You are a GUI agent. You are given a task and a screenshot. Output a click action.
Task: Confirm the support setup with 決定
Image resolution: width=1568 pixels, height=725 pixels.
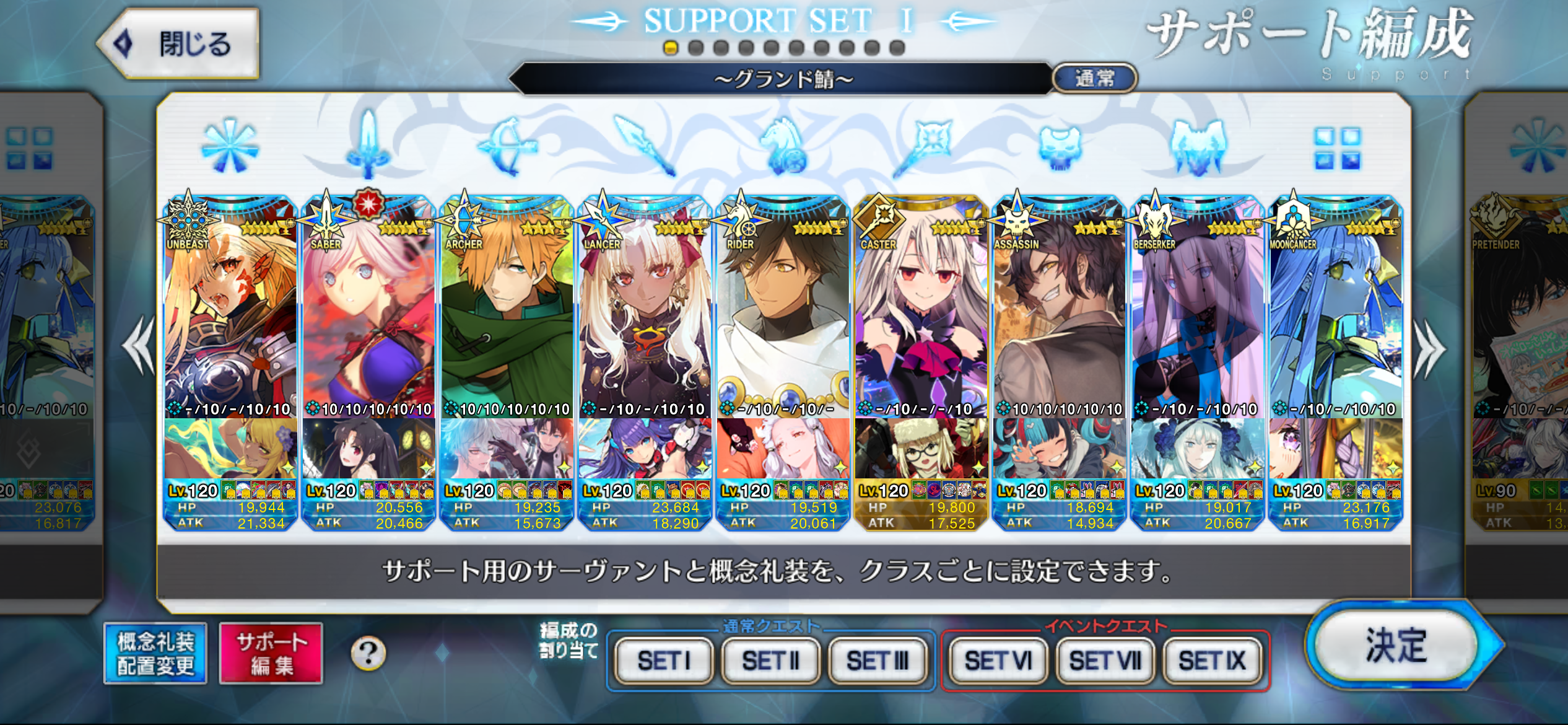coord(1396,646)
